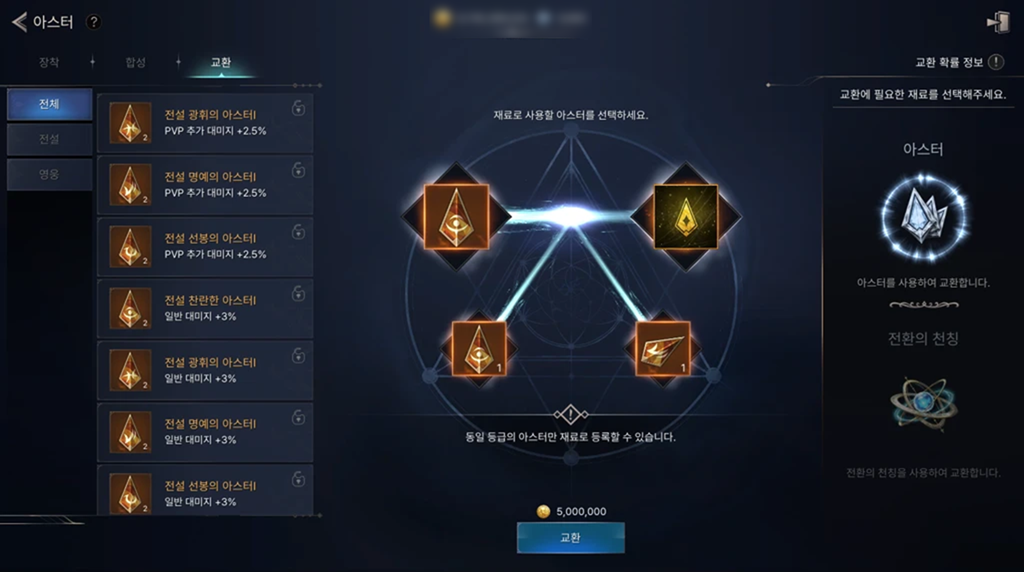The height and width of the screenshot is (572, 1024).
Task: Filter the list by 영웅 grade
Action: tap(49, 174)
